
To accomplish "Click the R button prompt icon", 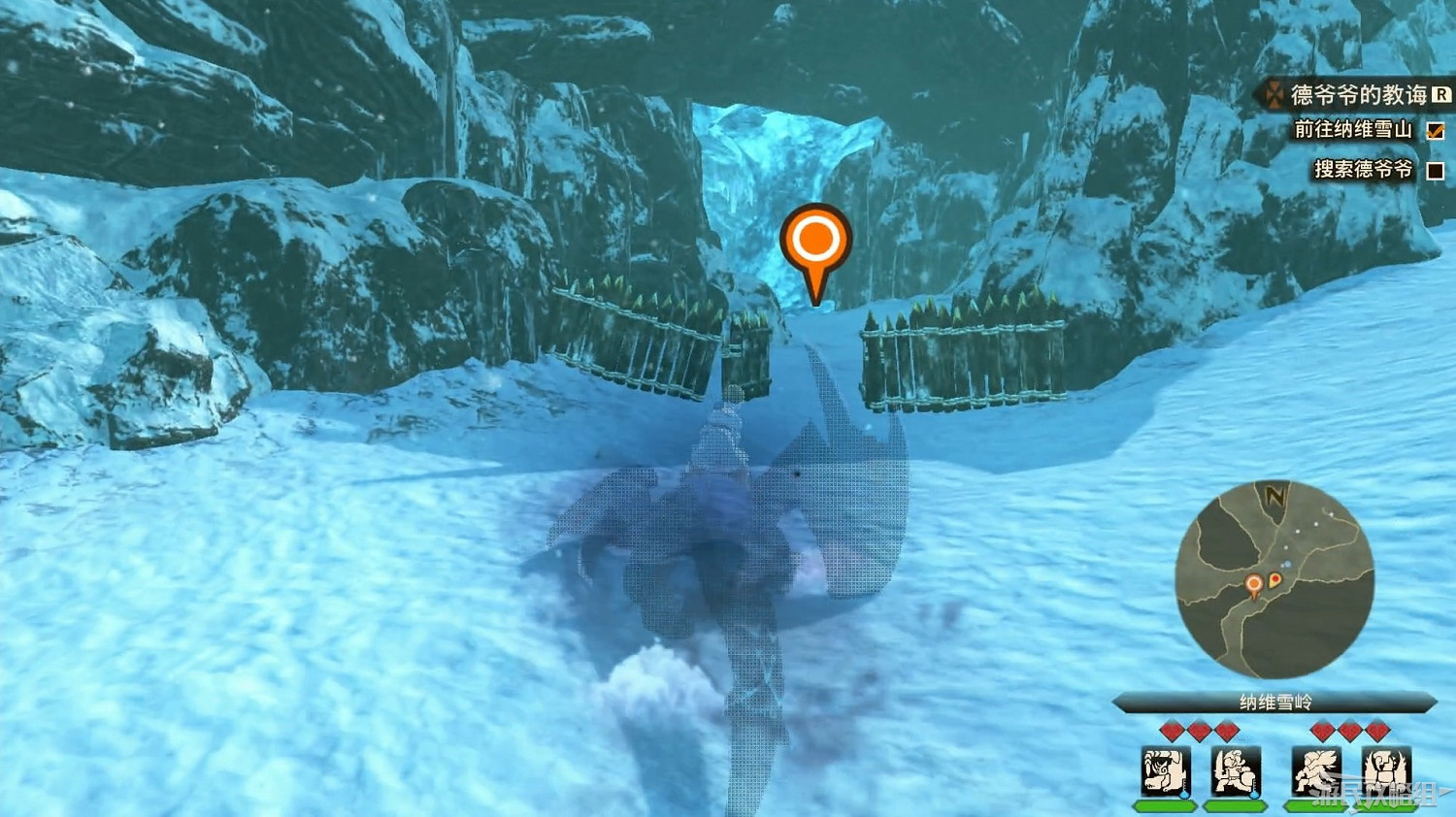I will tap(1440, 94).
